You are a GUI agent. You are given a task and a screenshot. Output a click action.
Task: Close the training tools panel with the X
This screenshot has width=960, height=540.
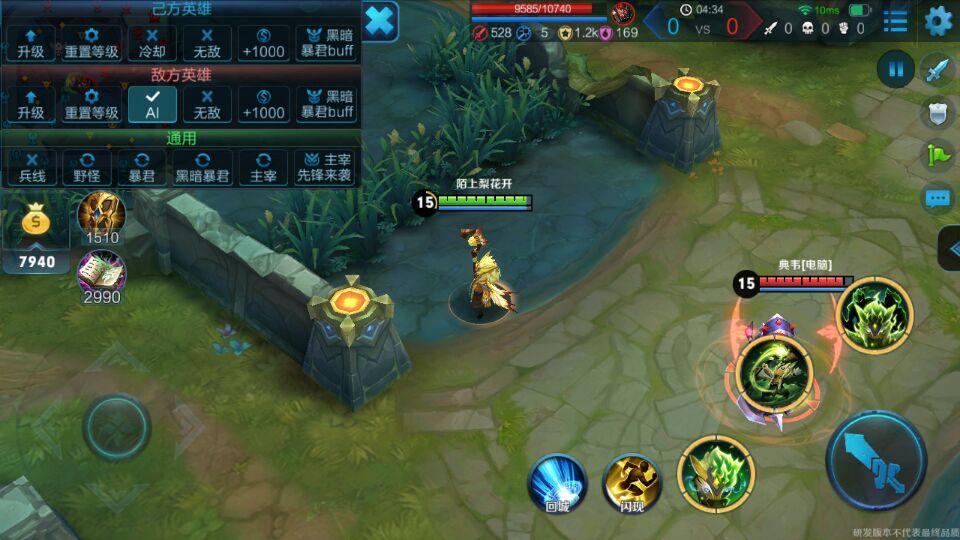[380, 21]
